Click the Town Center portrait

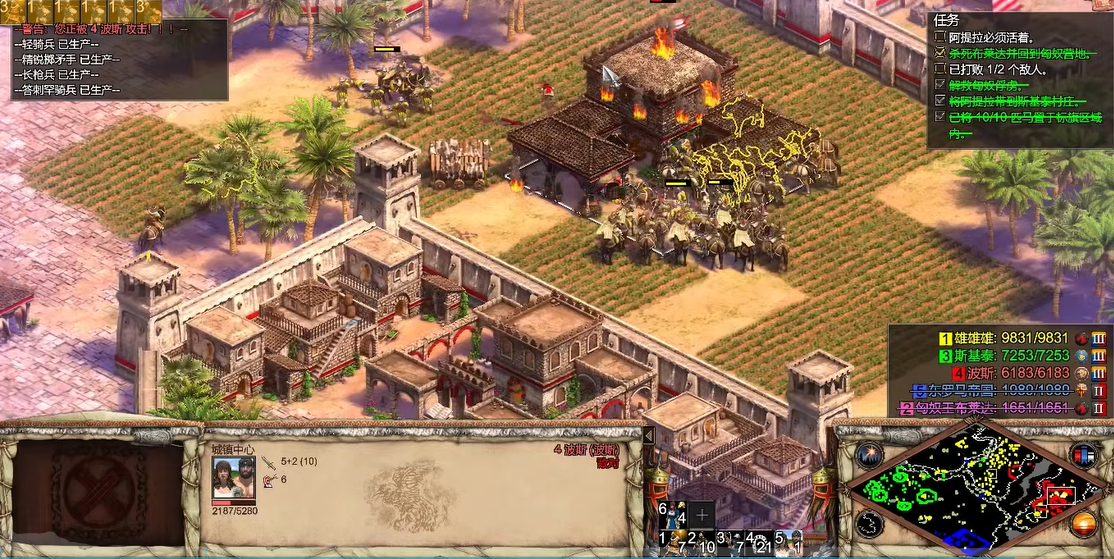click(233, 478)
